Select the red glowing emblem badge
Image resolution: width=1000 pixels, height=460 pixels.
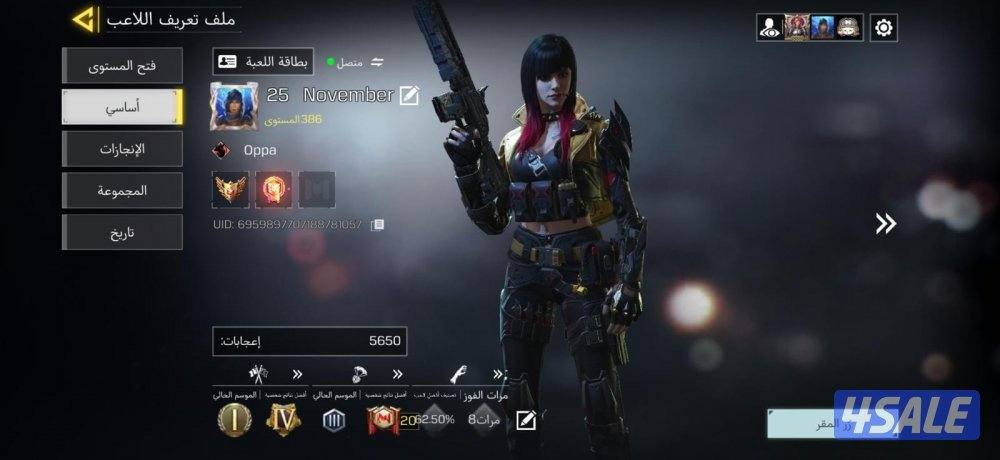(x=274, y=189)
